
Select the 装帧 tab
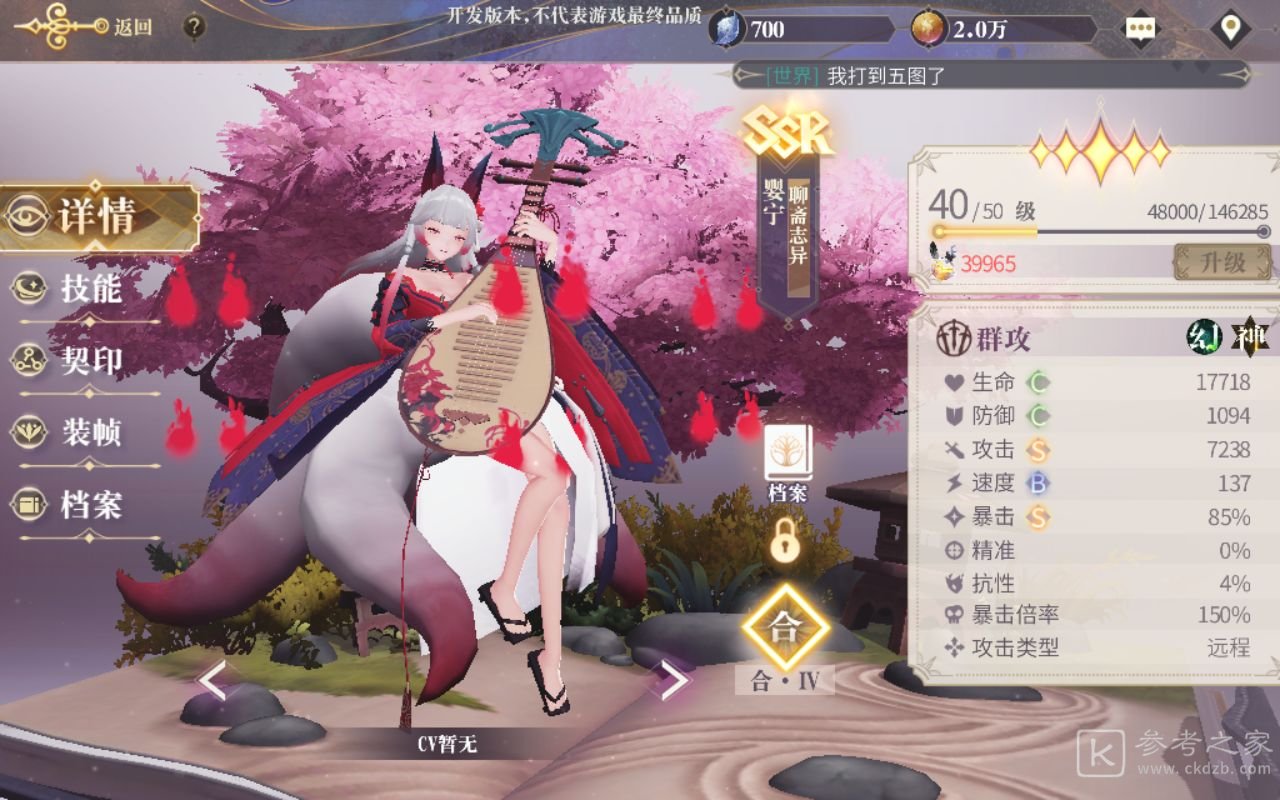pyautogui.click(x=88, y=433)
